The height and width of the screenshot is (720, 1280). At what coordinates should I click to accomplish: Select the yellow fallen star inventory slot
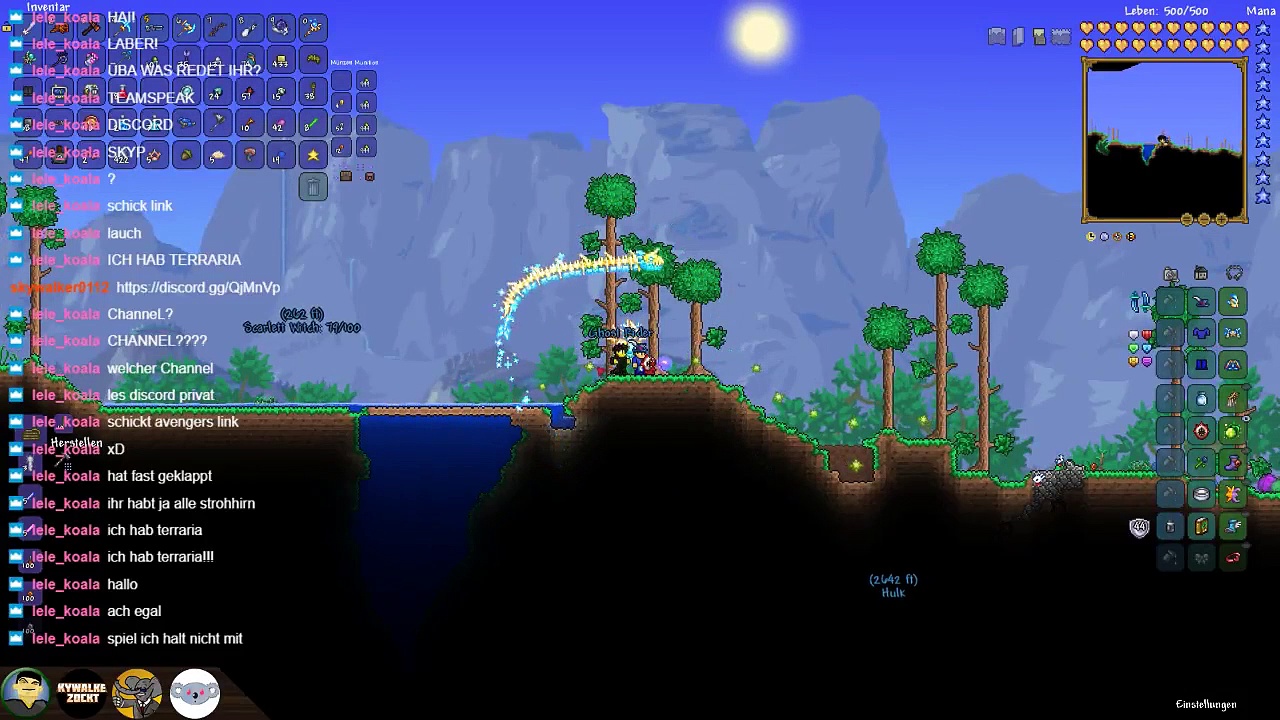point(313,155)
